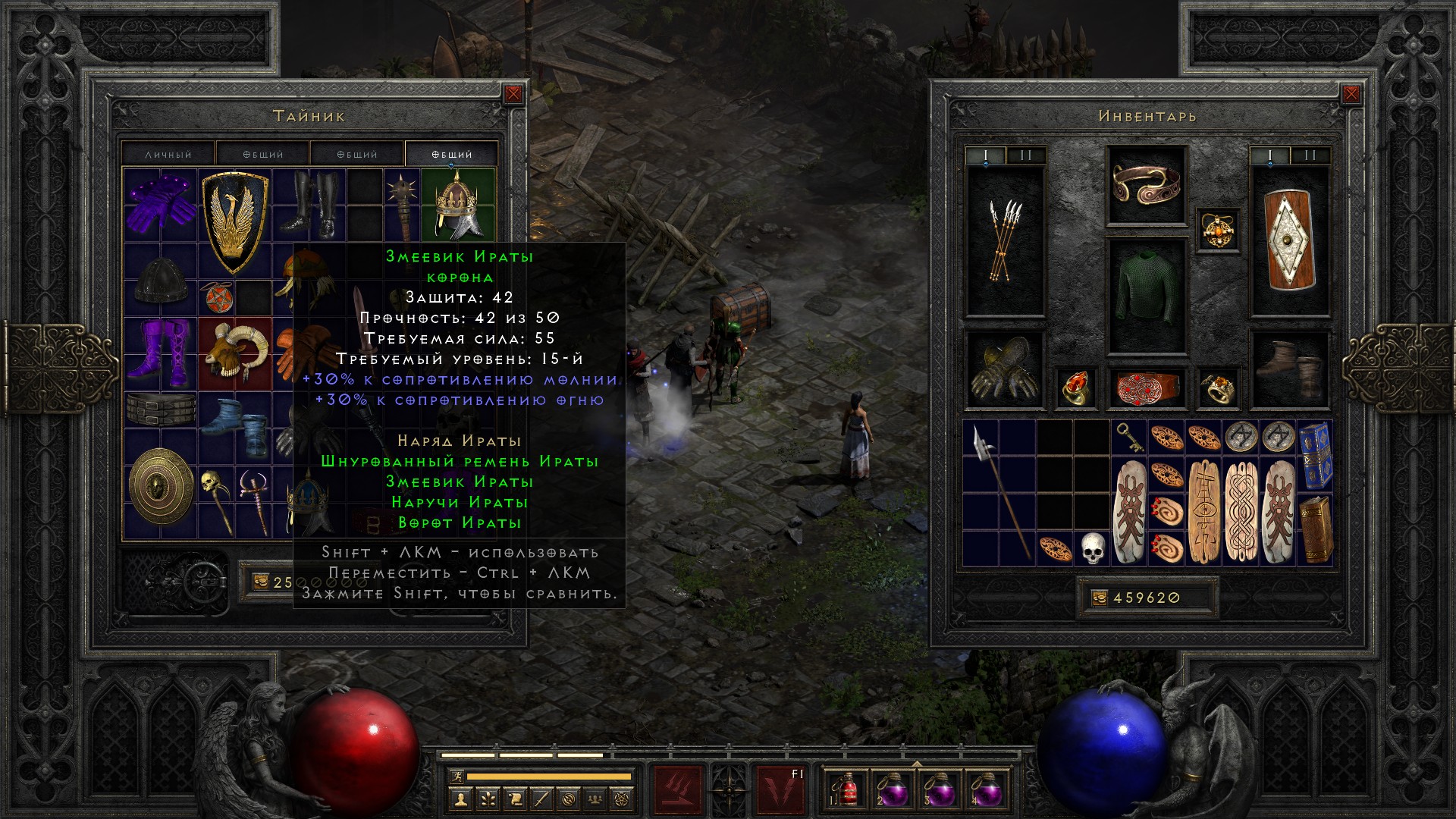
Task: Select the light blue boots in stash
Action: 235,426
